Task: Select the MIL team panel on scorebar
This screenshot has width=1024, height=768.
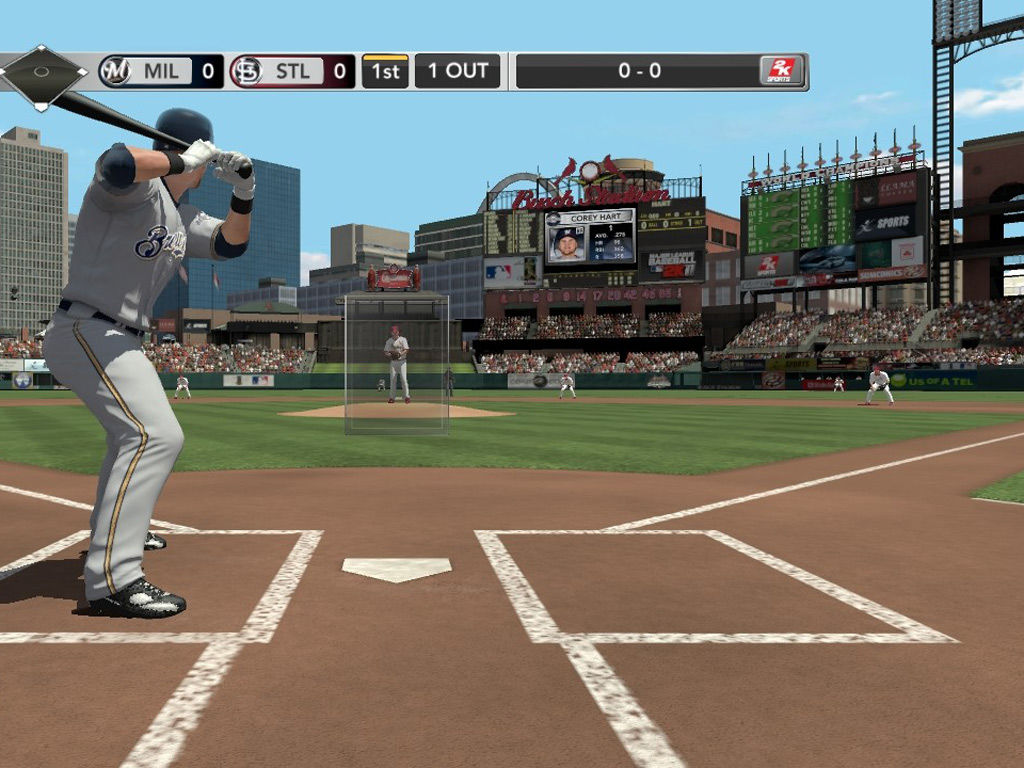Action: 160,71
